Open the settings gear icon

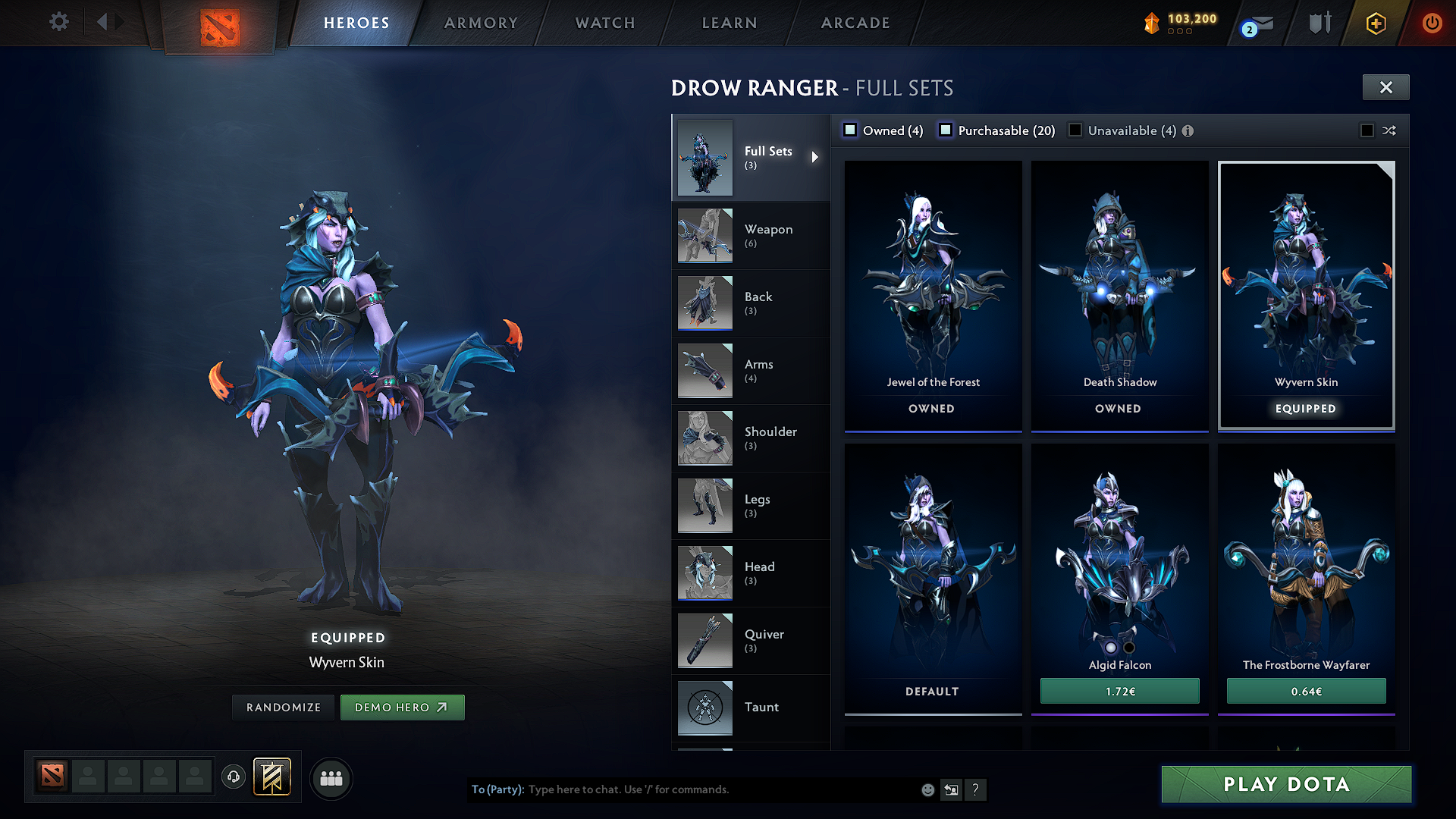(58, 22)
